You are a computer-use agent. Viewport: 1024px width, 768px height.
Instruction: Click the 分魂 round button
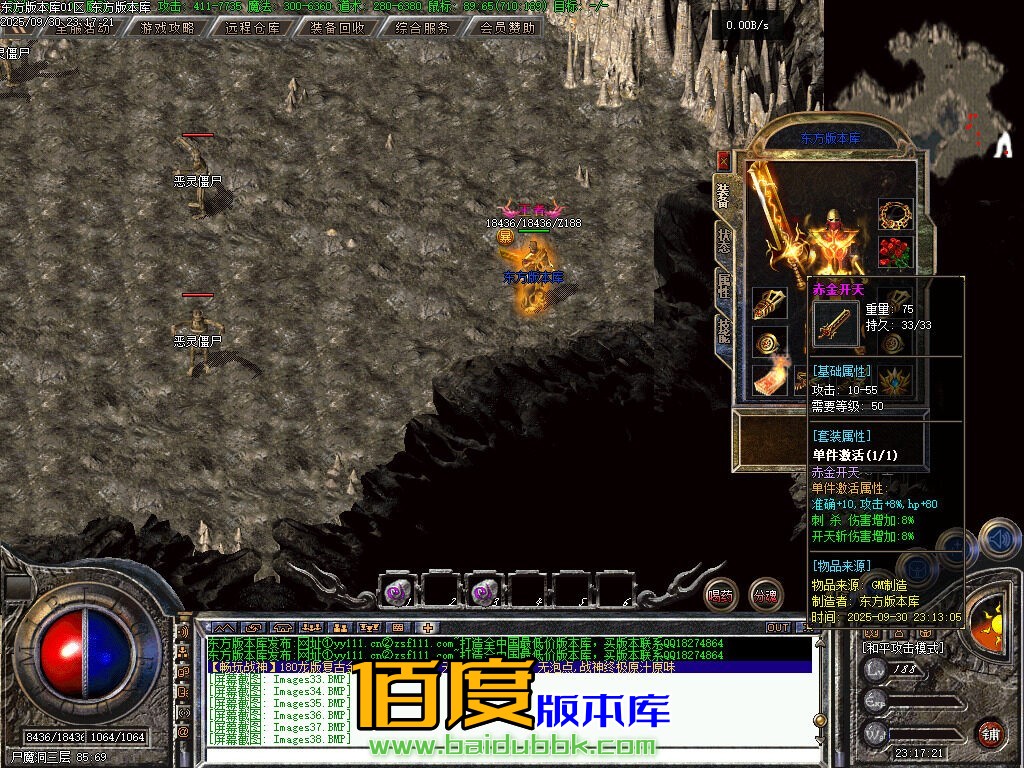pyautogui.click(x=765, y=595)
